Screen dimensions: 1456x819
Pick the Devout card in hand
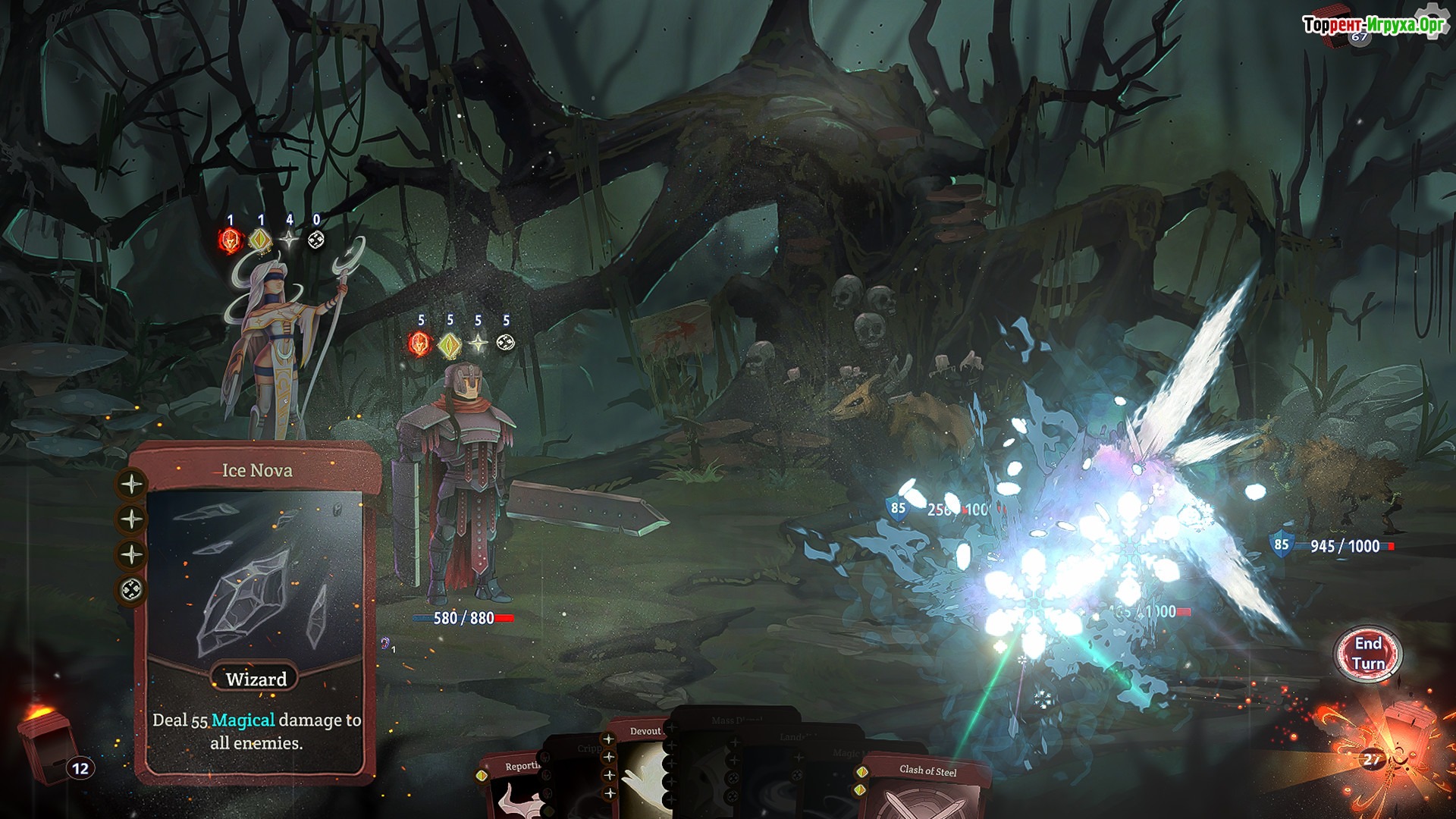pyautogui.click(x=643, y=766)
